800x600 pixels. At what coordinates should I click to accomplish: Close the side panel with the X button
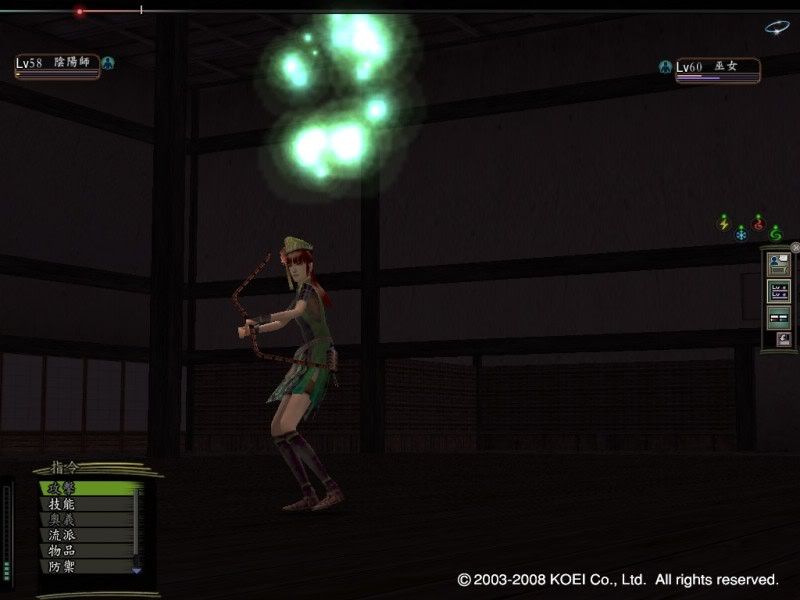pyautogui.click(x=795, y=247)
